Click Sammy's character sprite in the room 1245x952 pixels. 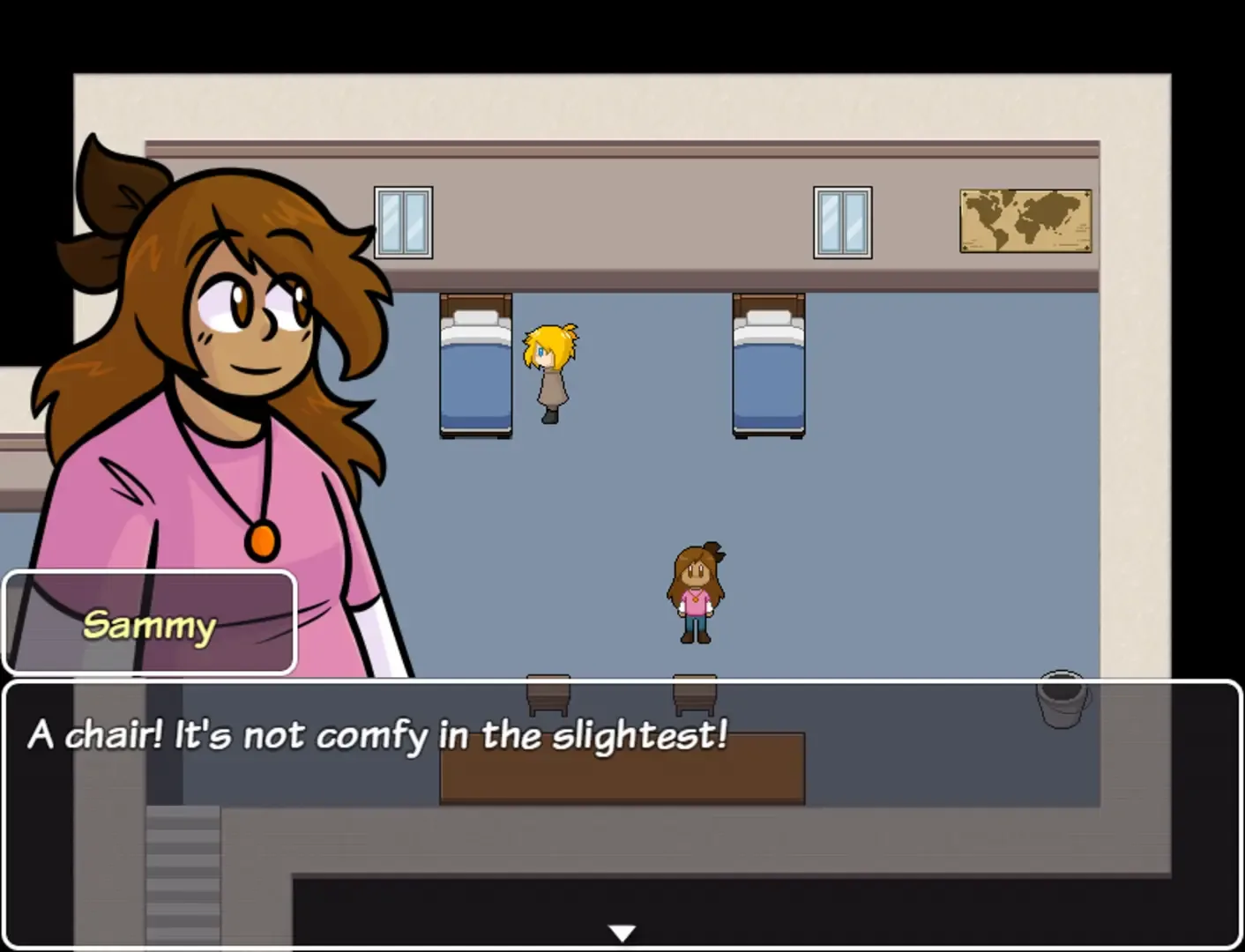point(696,591)
